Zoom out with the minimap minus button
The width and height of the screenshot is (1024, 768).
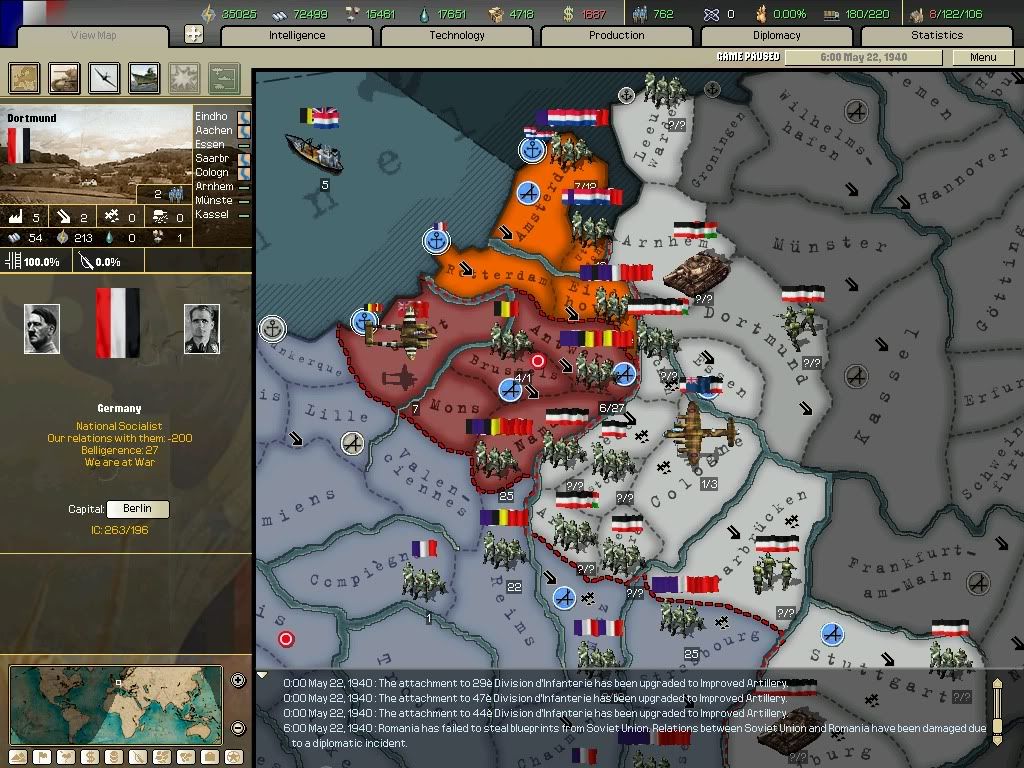238,727
